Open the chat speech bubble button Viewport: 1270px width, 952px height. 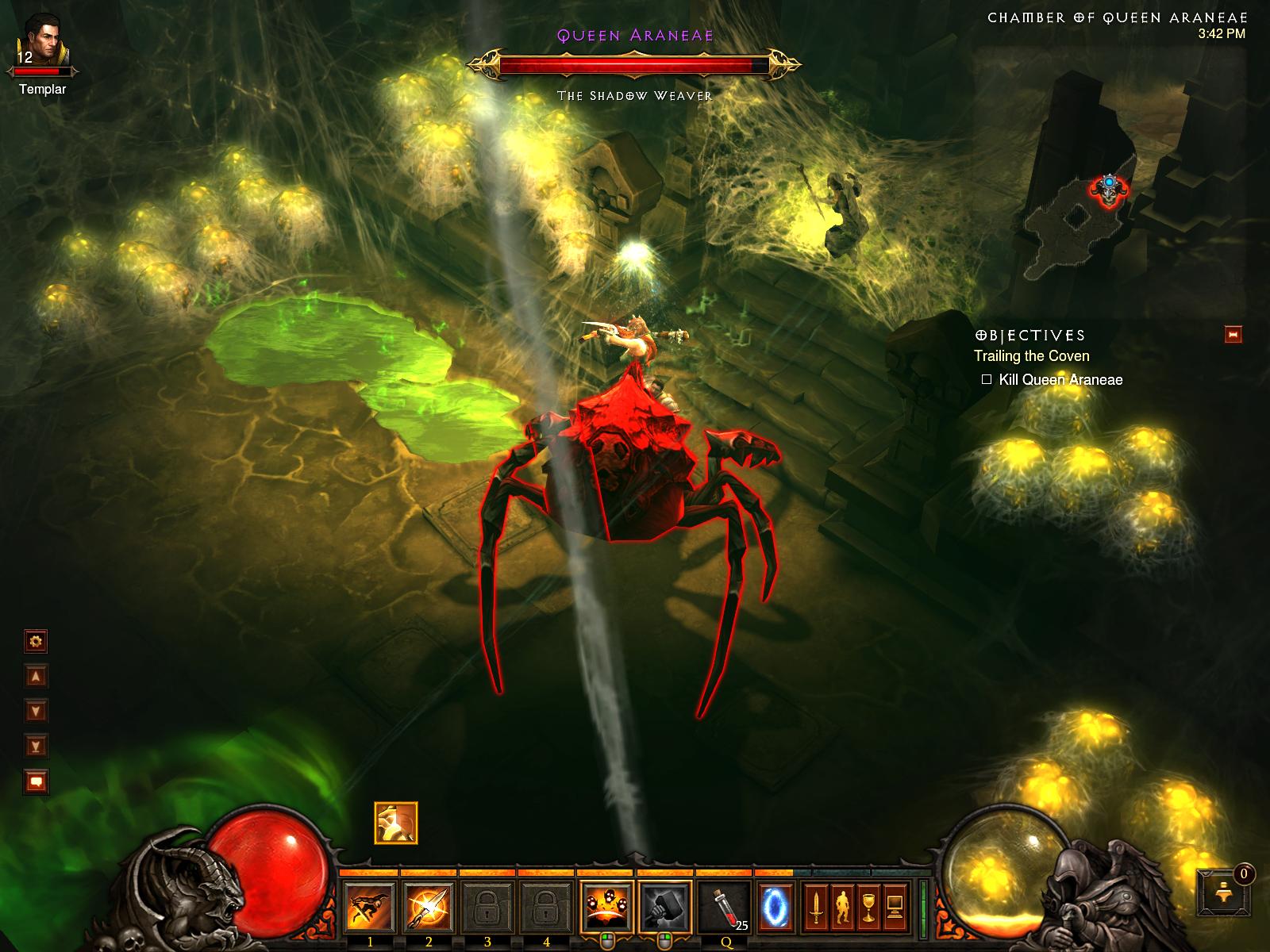(x=37, y=782)
